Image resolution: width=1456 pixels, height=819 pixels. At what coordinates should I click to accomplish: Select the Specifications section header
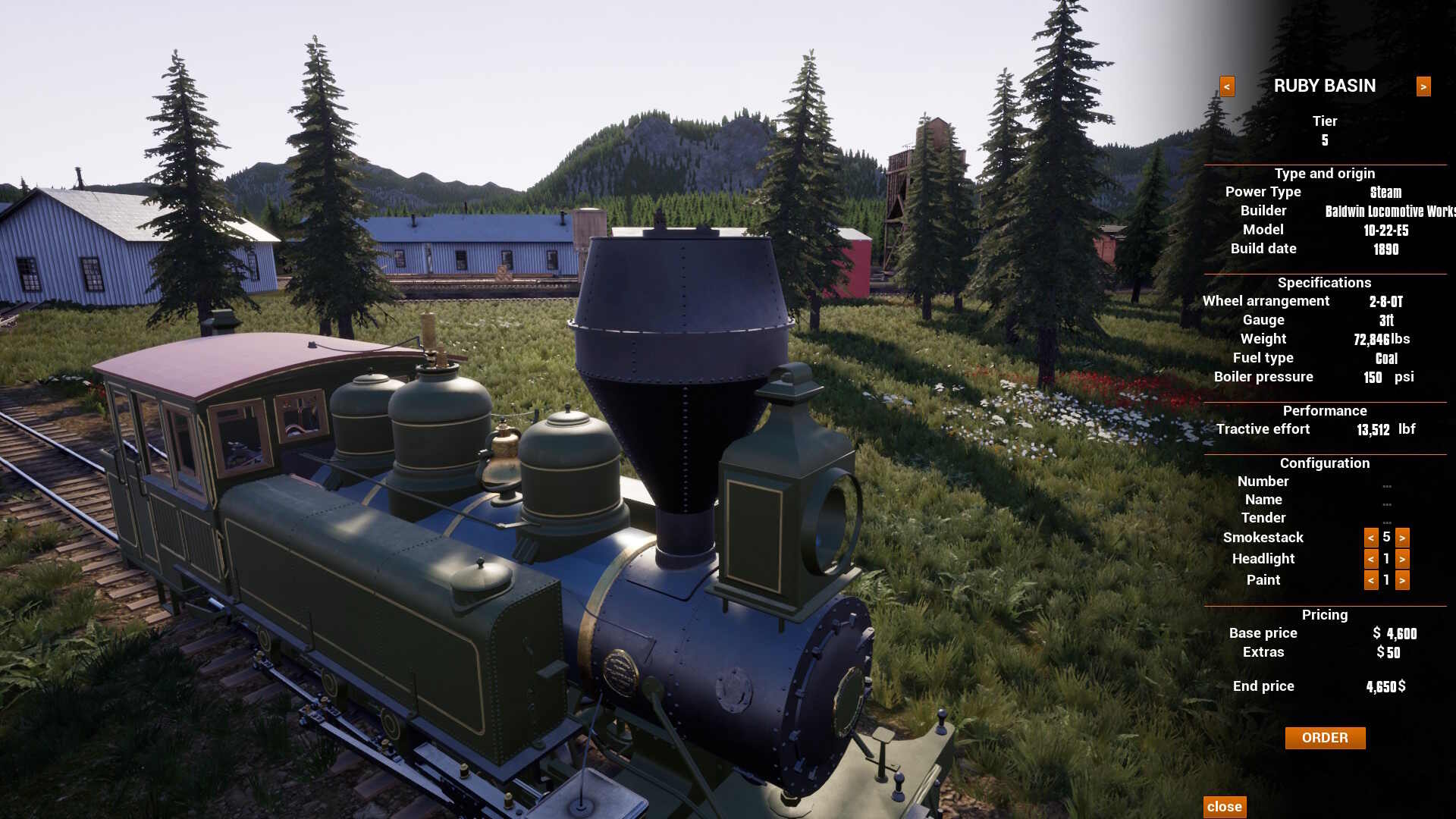(x=1325, y=282)
